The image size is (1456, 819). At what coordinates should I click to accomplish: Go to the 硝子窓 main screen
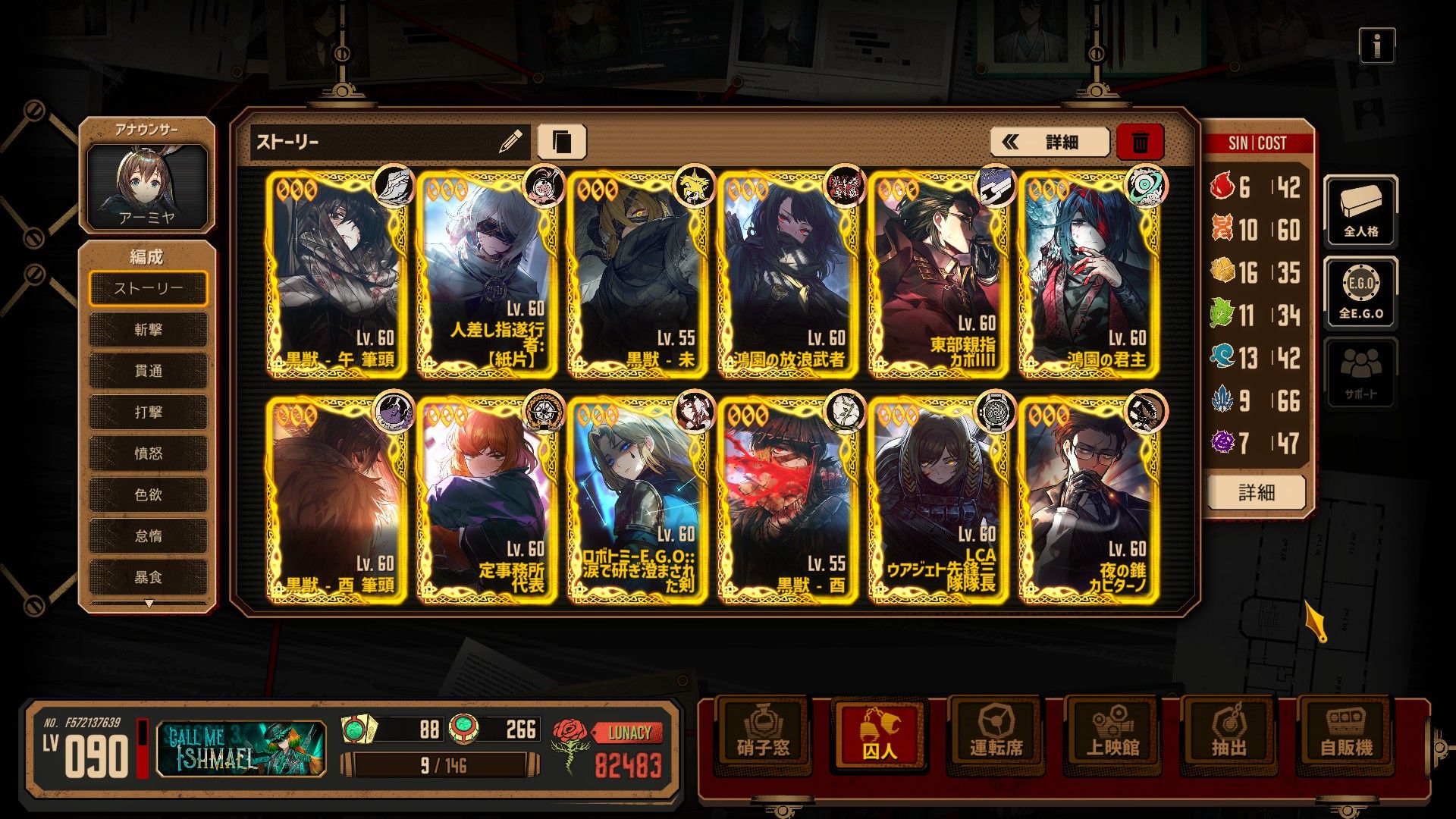(x=763, y=733)
